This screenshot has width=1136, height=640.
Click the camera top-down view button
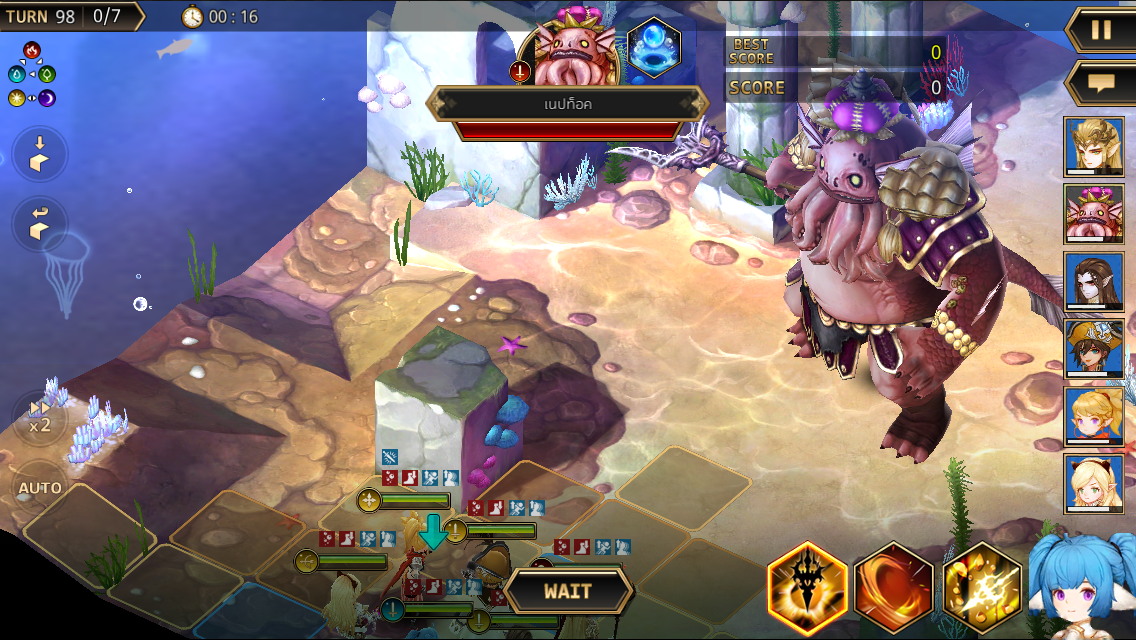click(x=40, y=154)
